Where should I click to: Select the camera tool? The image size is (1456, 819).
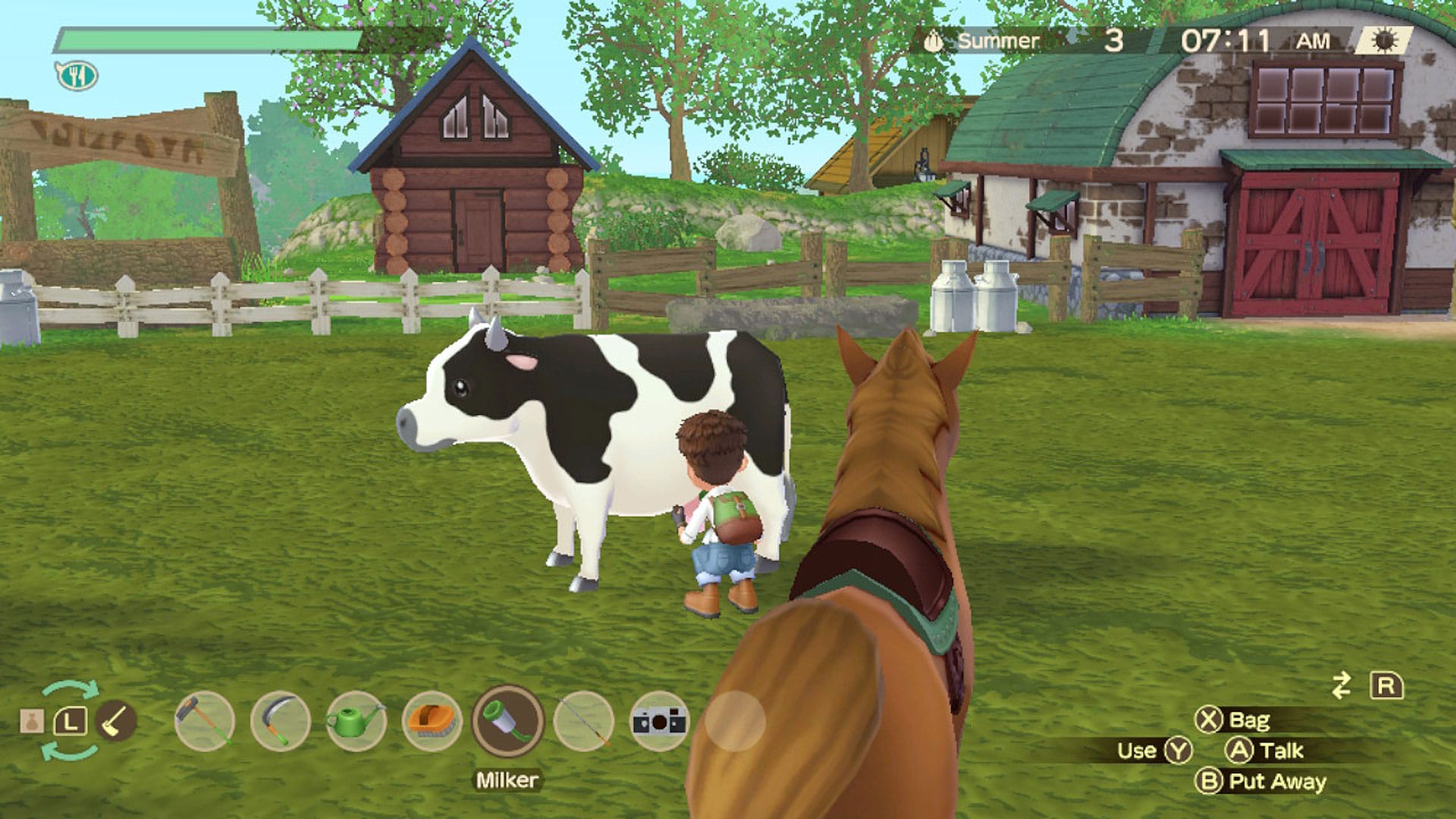659,721
